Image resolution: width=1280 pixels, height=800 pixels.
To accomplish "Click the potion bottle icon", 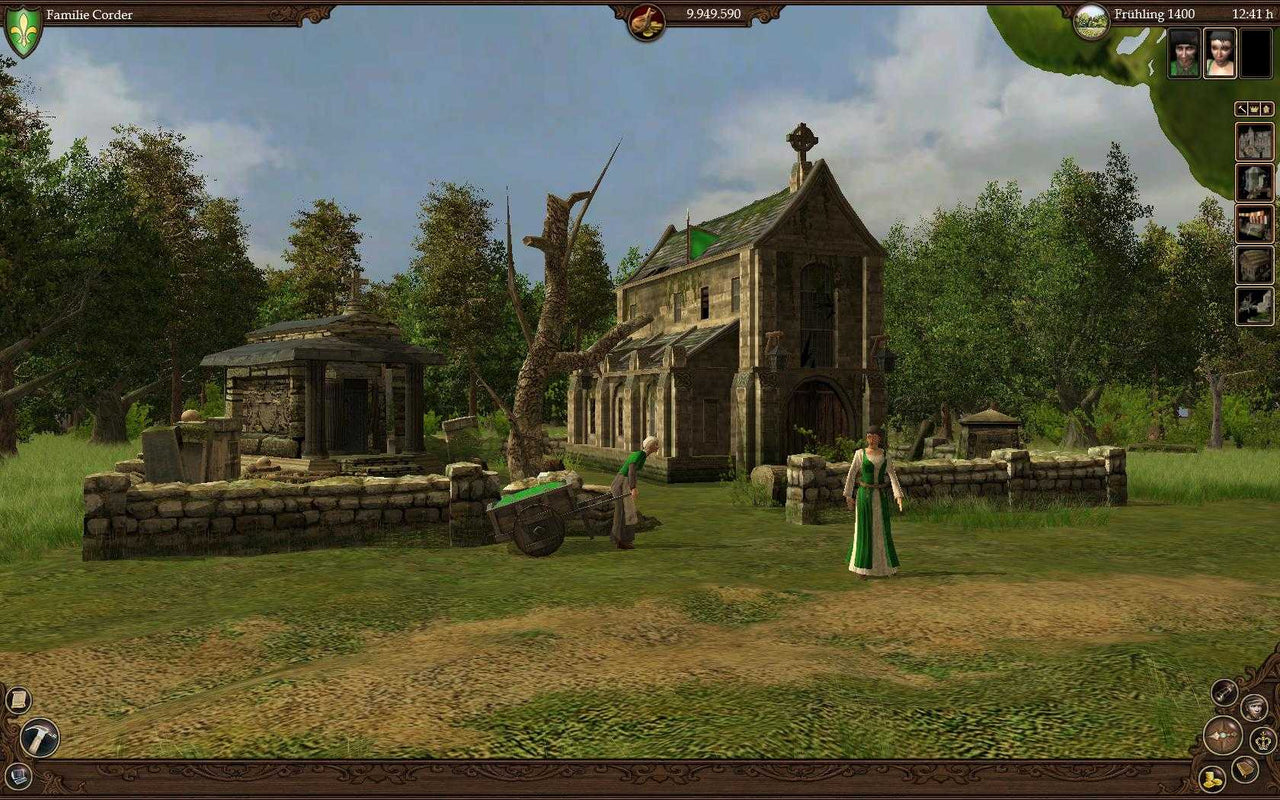I will click(x=1224, y=694).
